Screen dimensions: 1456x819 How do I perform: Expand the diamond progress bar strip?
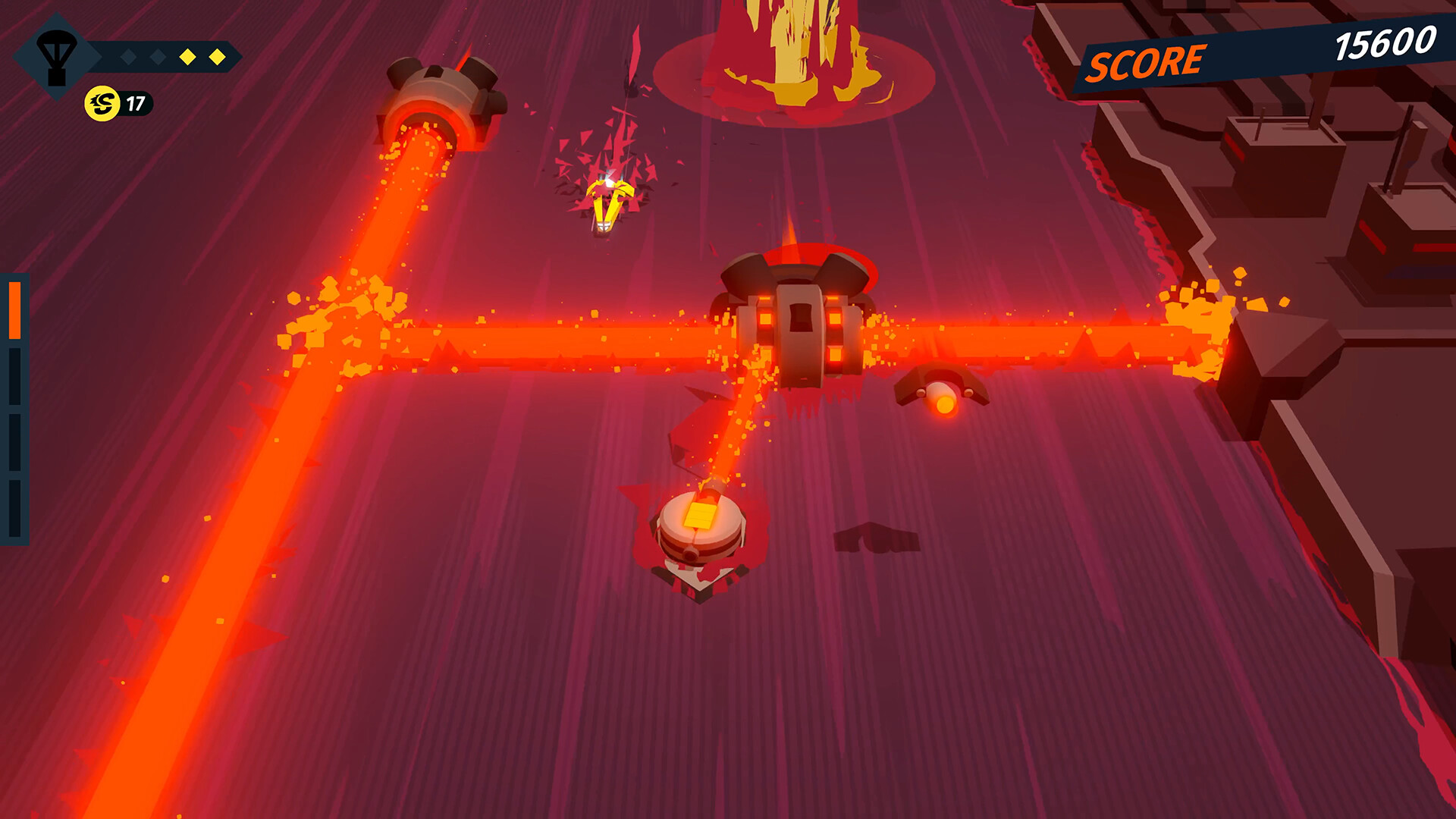(167, 55)
